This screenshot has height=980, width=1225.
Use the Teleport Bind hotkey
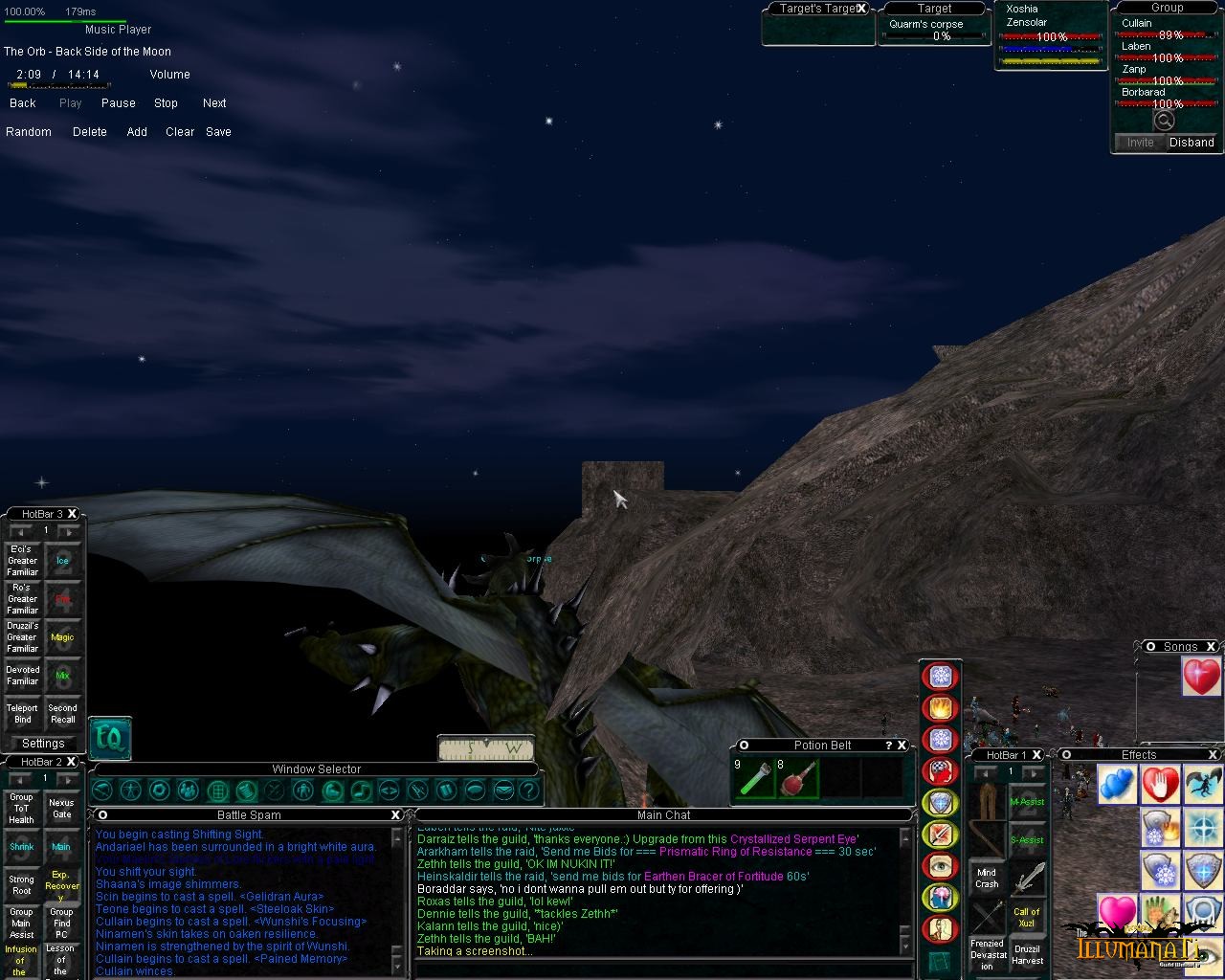click(23, 714)
